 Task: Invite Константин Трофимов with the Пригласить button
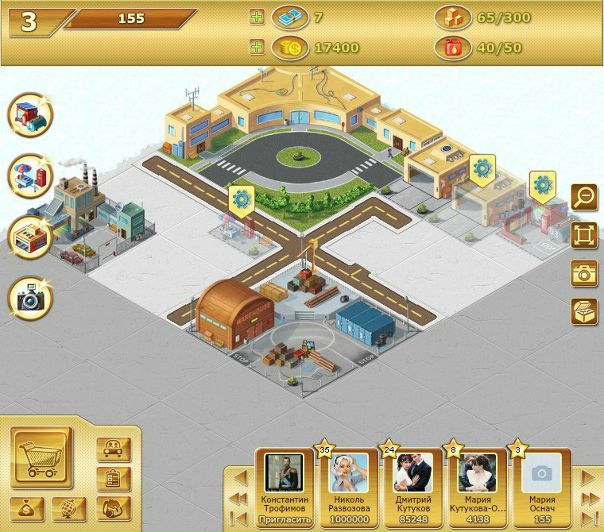coord(285,519)
